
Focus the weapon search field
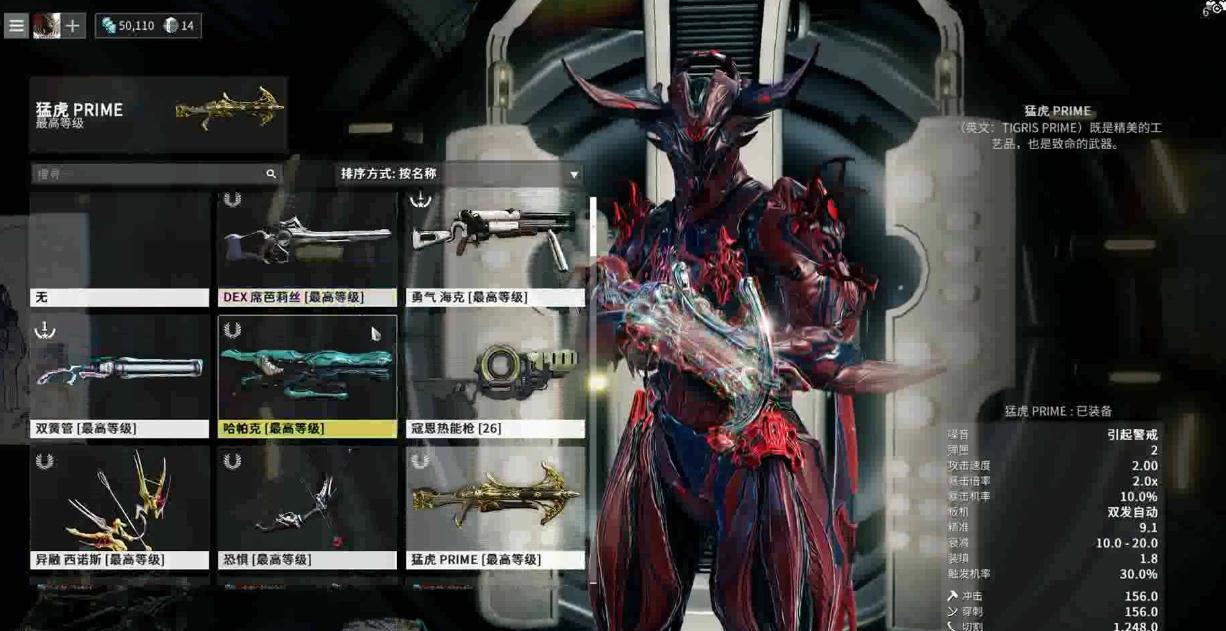[x=150, y=174]
